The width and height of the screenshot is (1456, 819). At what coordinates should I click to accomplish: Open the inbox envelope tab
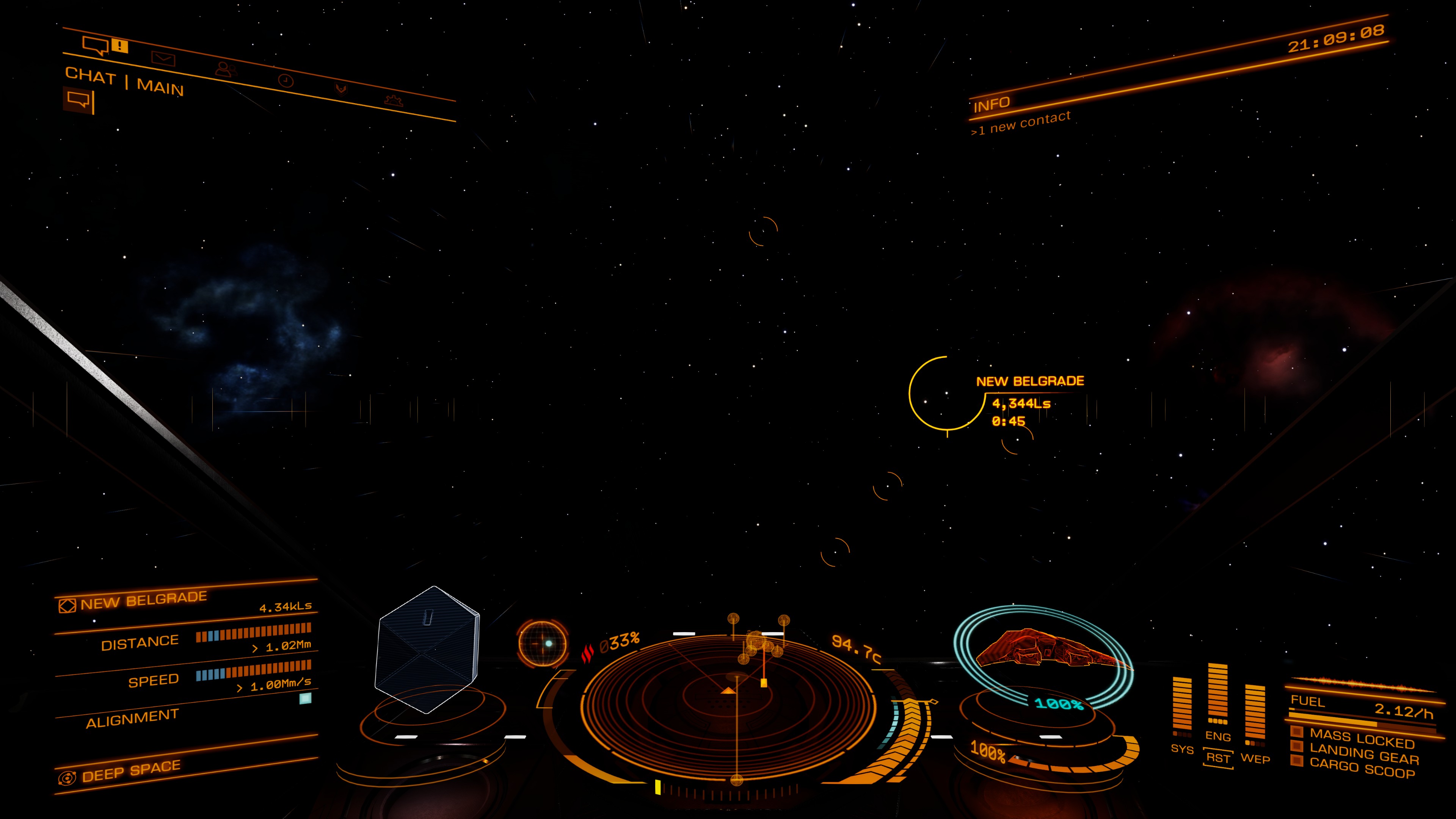point(163,58)
